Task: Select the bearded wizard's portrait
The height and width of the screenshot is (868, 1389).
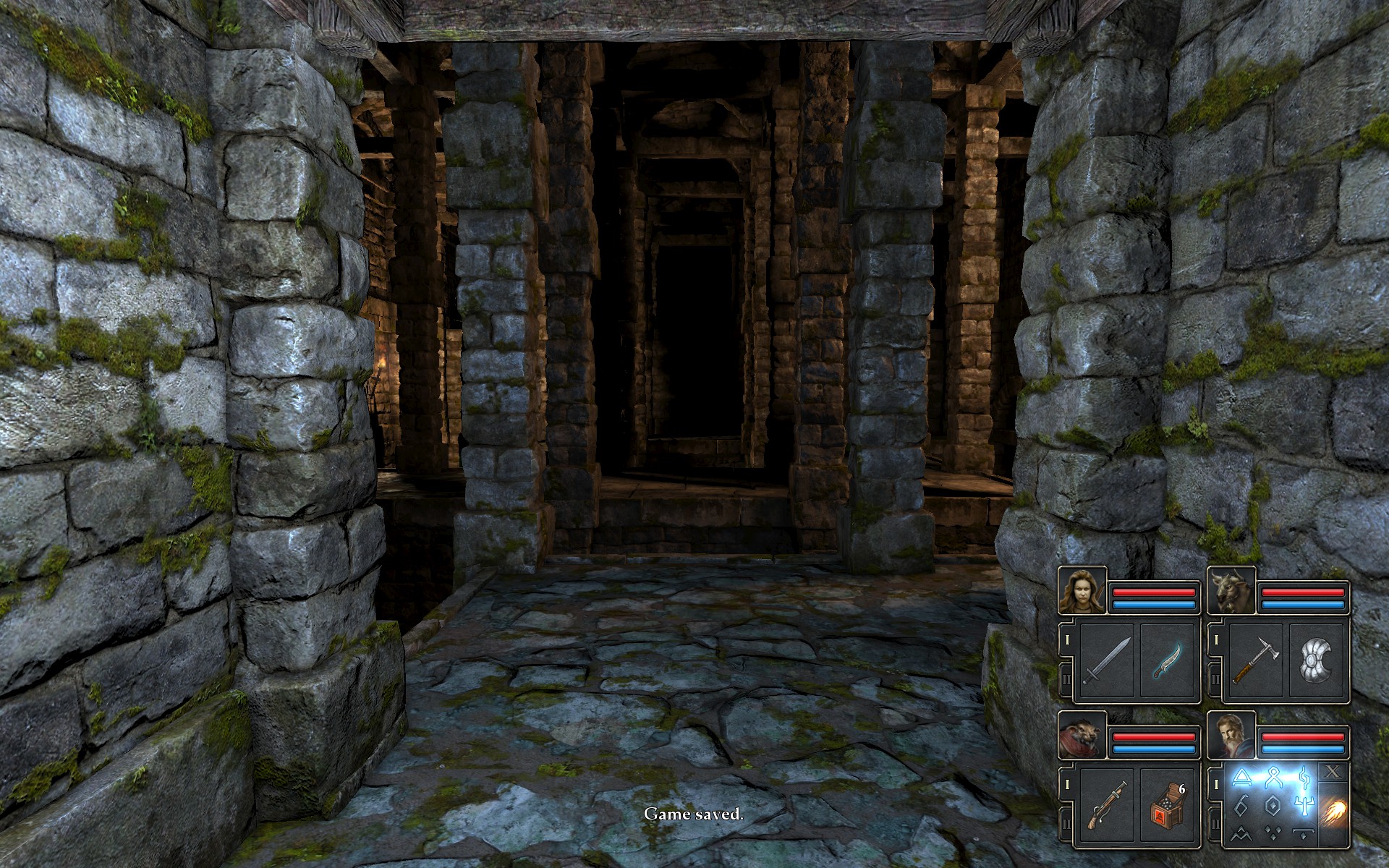Action: [1231, 735]
